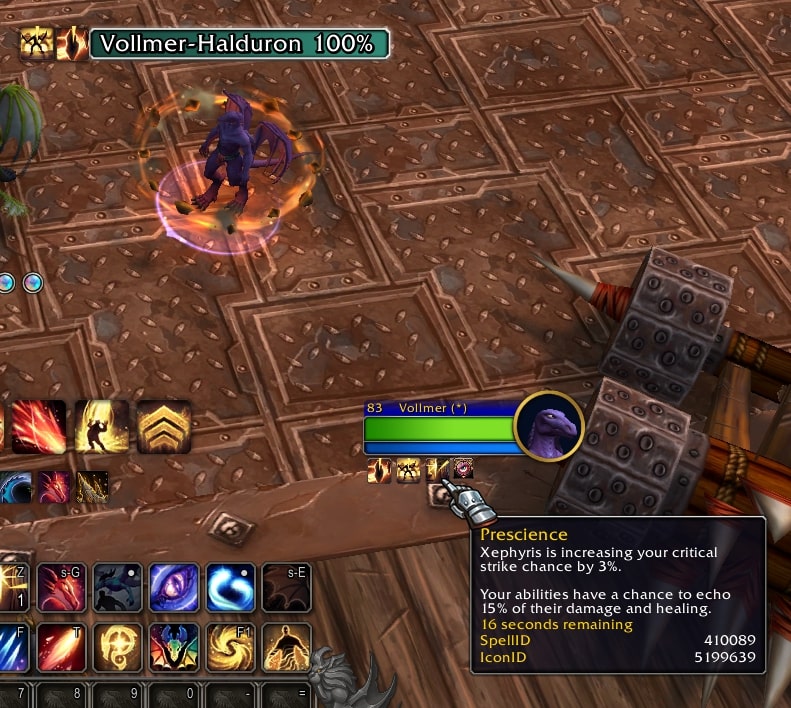The height and width of the screenshot is (708, 791).
Task: Use the red fiery slash ability
Action: [39, 427]
